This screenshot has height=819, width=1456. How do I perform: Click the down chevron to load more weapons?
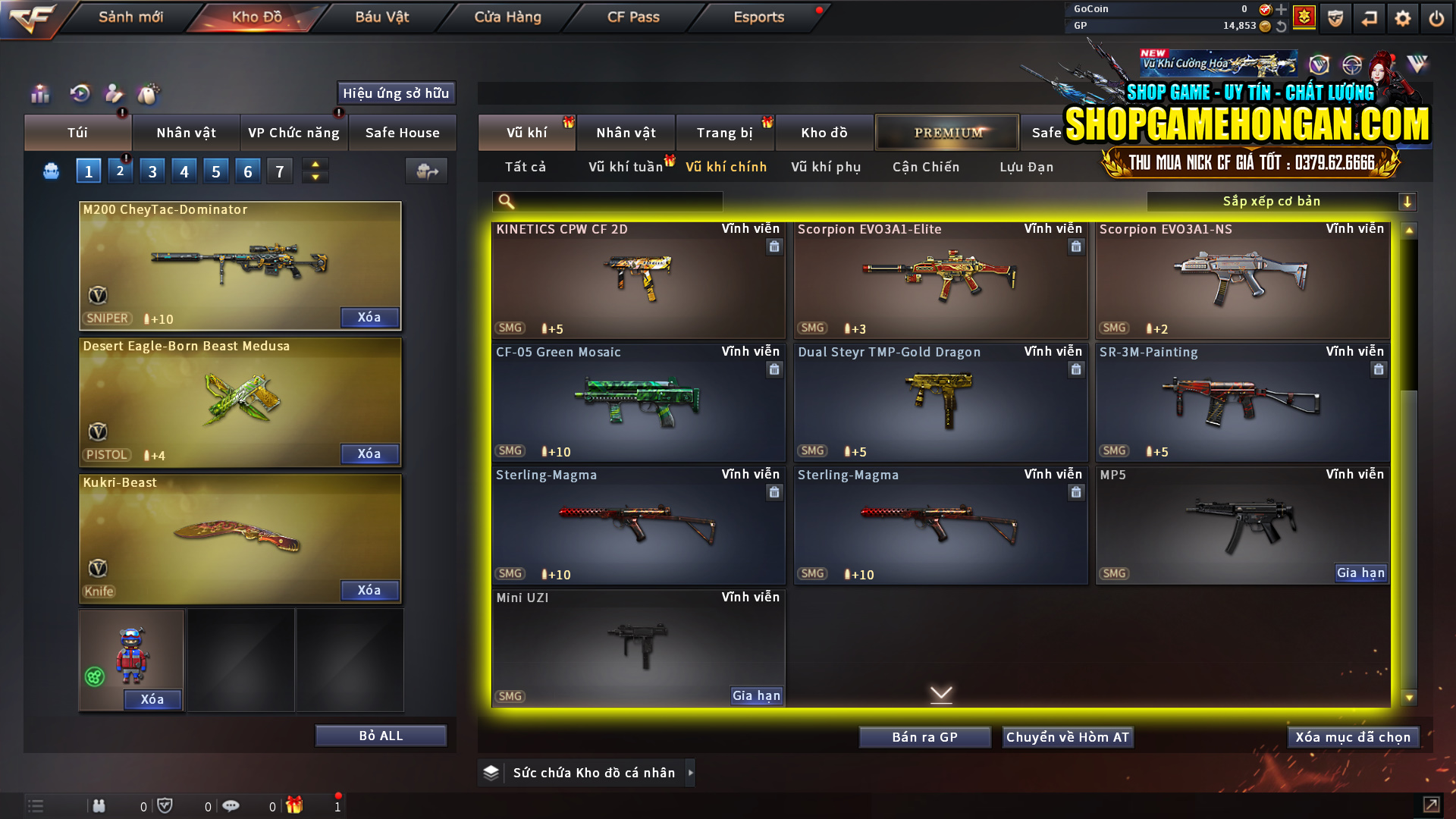pos(941,693)
